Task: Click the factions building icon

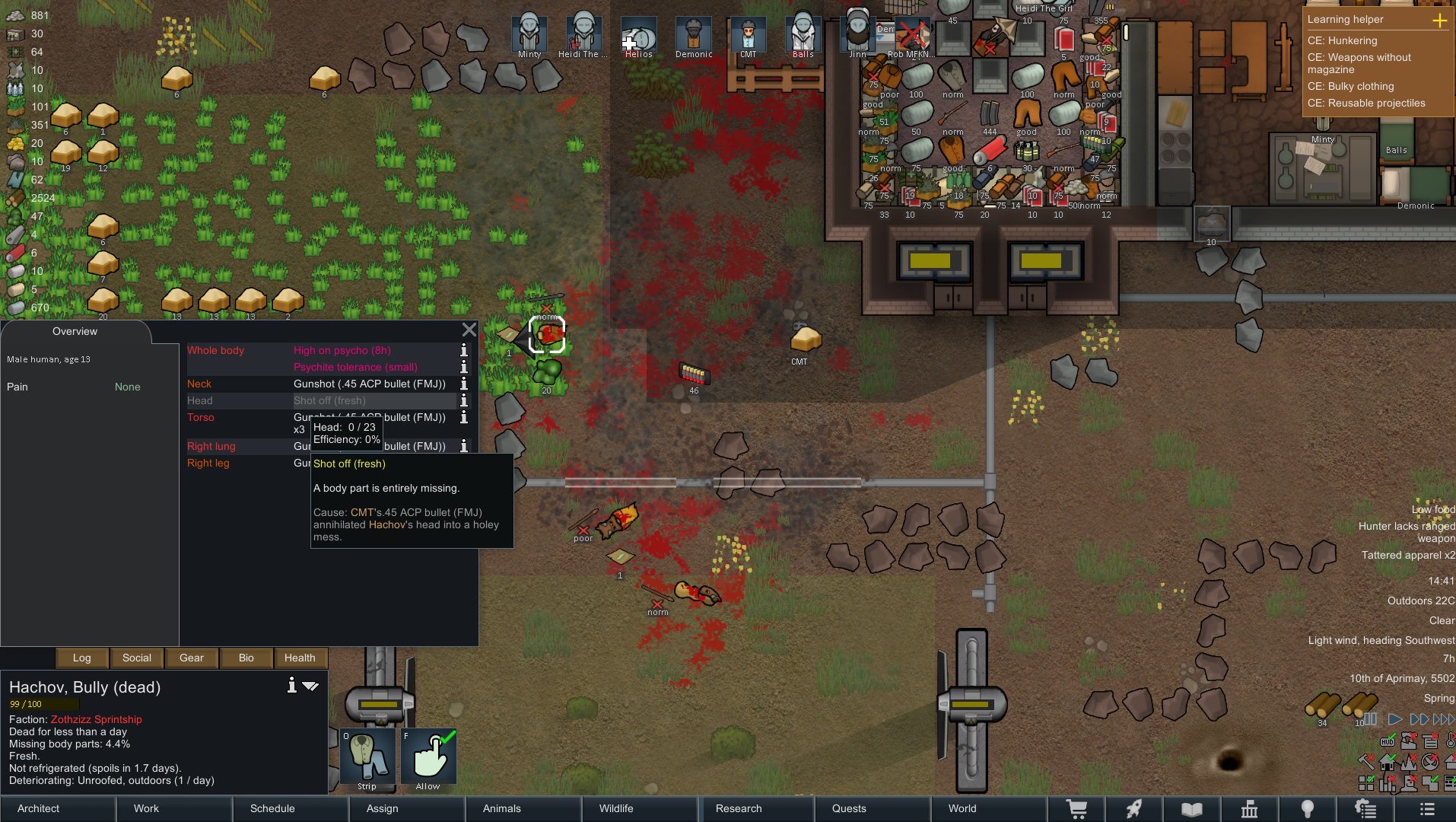Action: tap(1251, 809)
